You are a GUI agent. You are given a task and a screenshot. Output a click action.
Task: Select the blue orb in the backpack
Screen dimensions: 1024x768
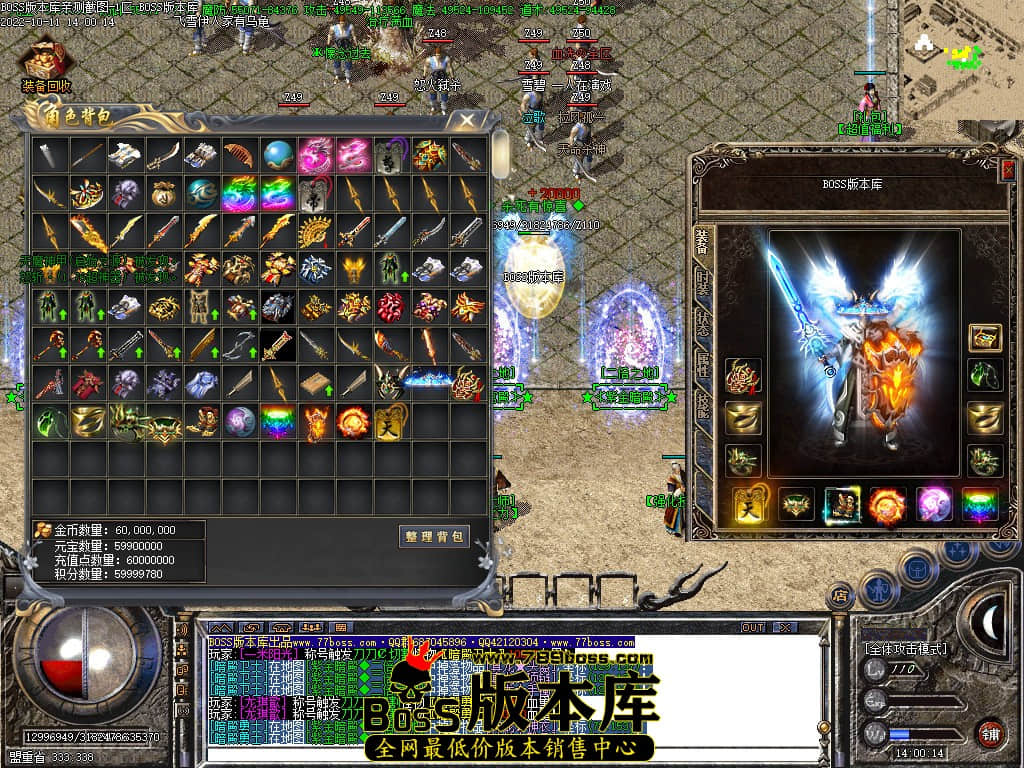pyautogui.click(x=278, y=155)
